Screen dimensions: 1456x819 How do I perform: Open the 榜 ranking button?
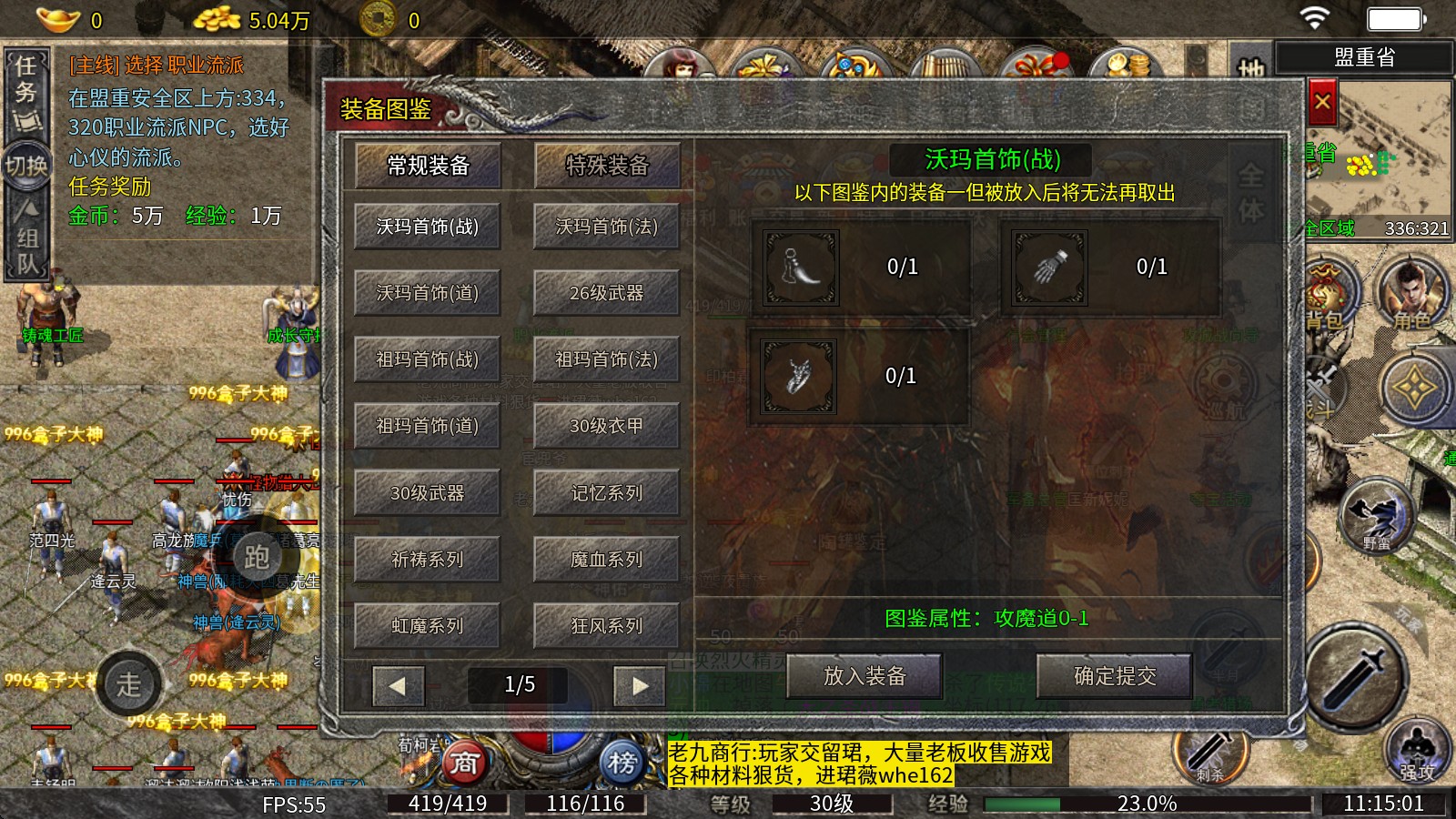(x=622, y=763)
